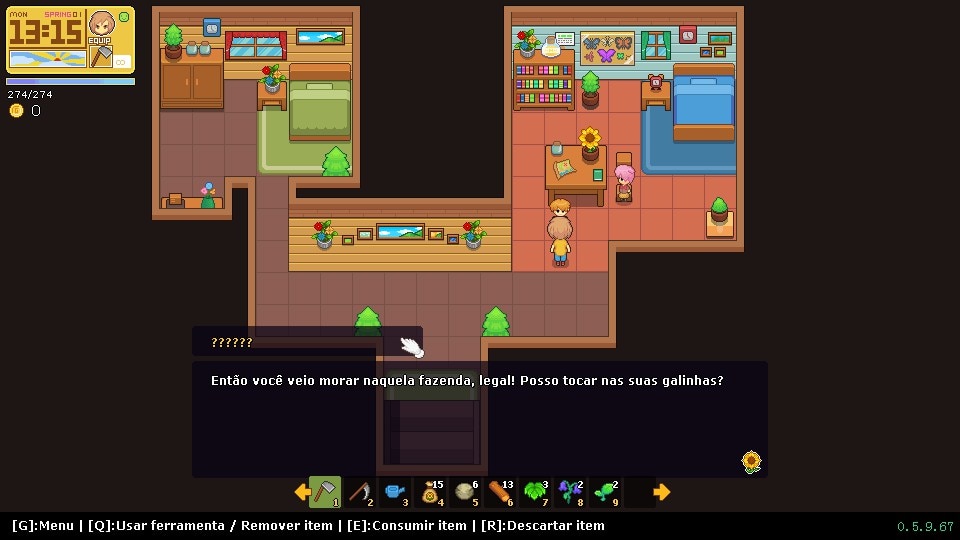Select the green leaf item slot
Image resolution: width=960 pixels, height=540 pixels.
(x=536, y=492)
